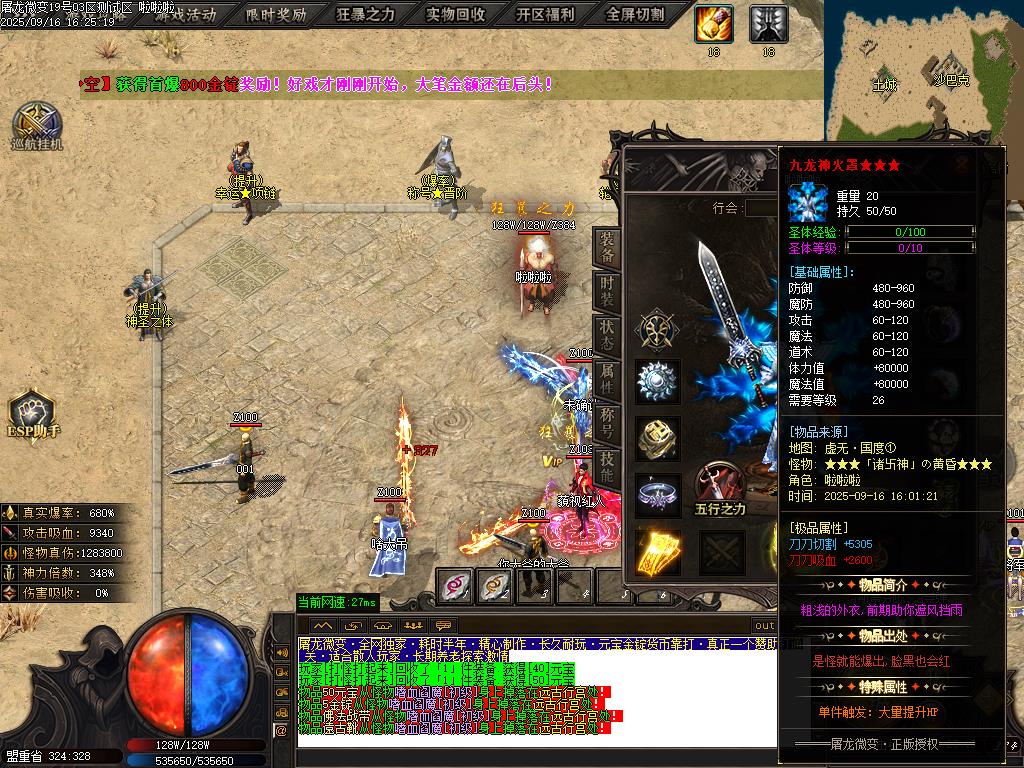
Task: Click the golden fist buff icon
Action: point(714,23)
